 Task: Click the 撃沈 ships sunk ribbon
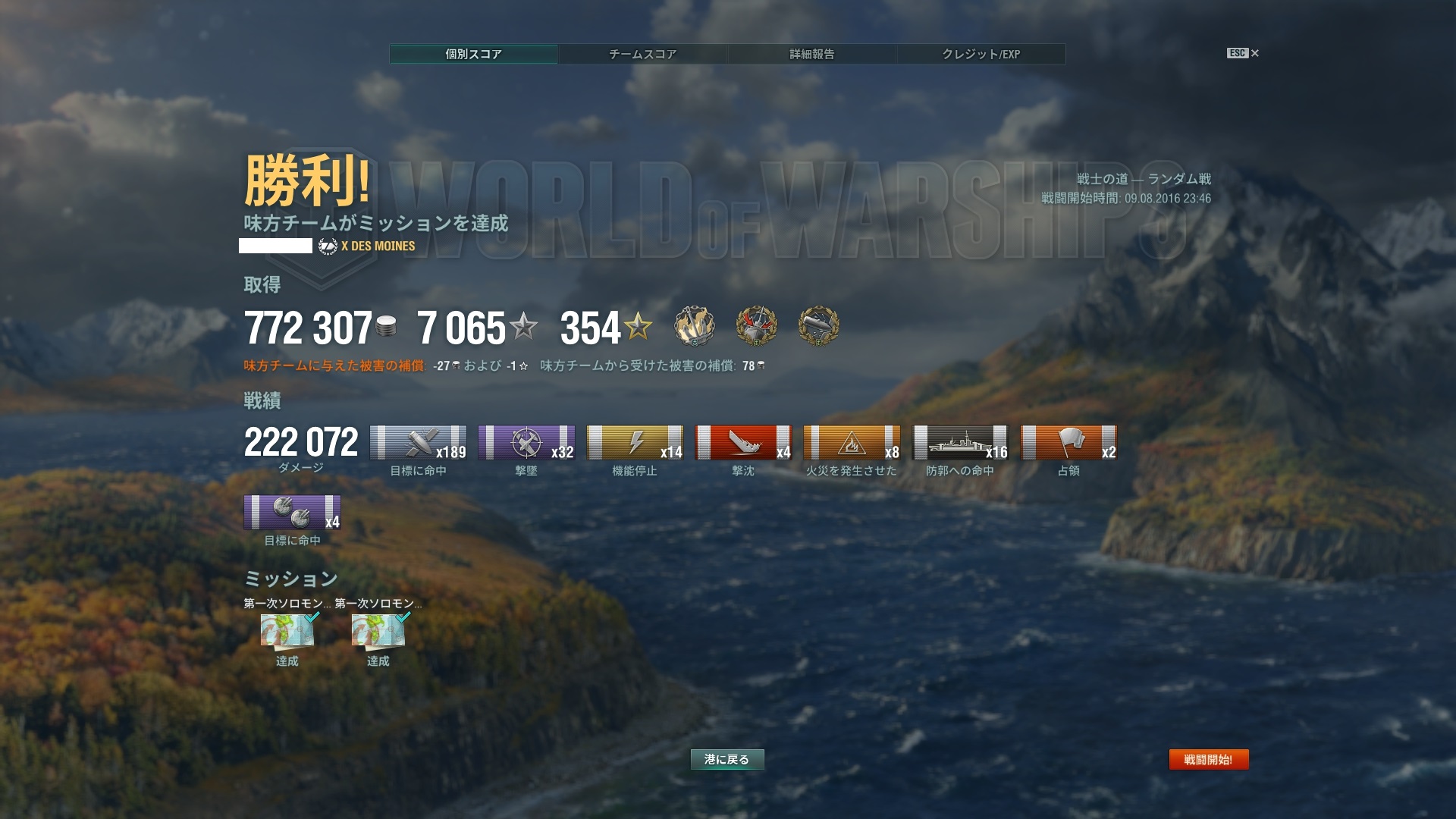(x=743, y=443)
